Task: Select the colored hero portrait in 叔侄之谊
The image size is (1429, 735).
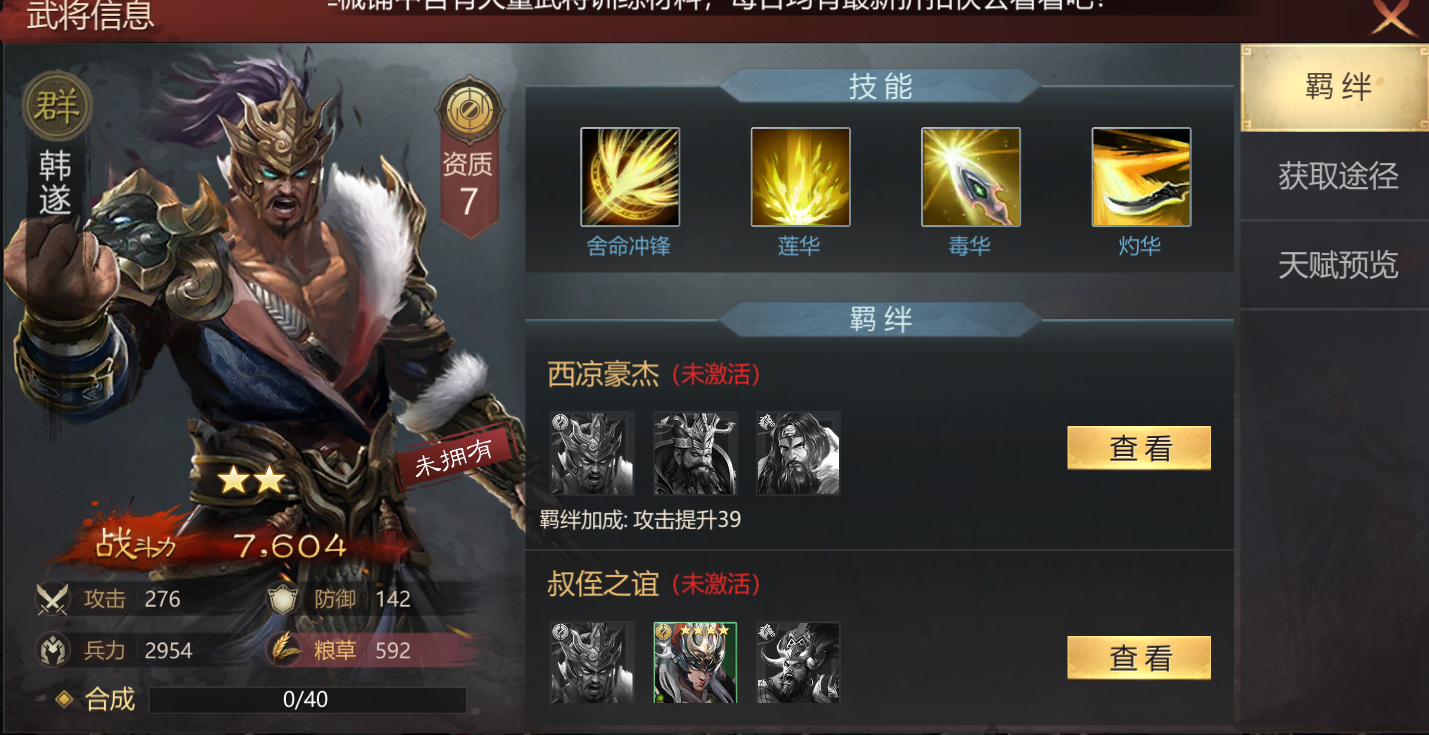Action: [695, 662]
